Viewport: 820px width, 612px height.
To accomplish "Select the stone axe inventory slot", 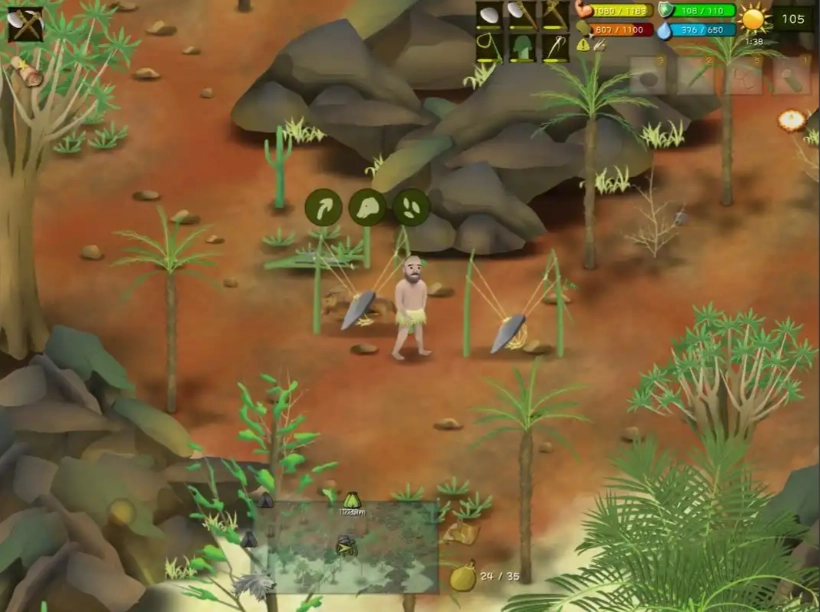I will (522, 15).
